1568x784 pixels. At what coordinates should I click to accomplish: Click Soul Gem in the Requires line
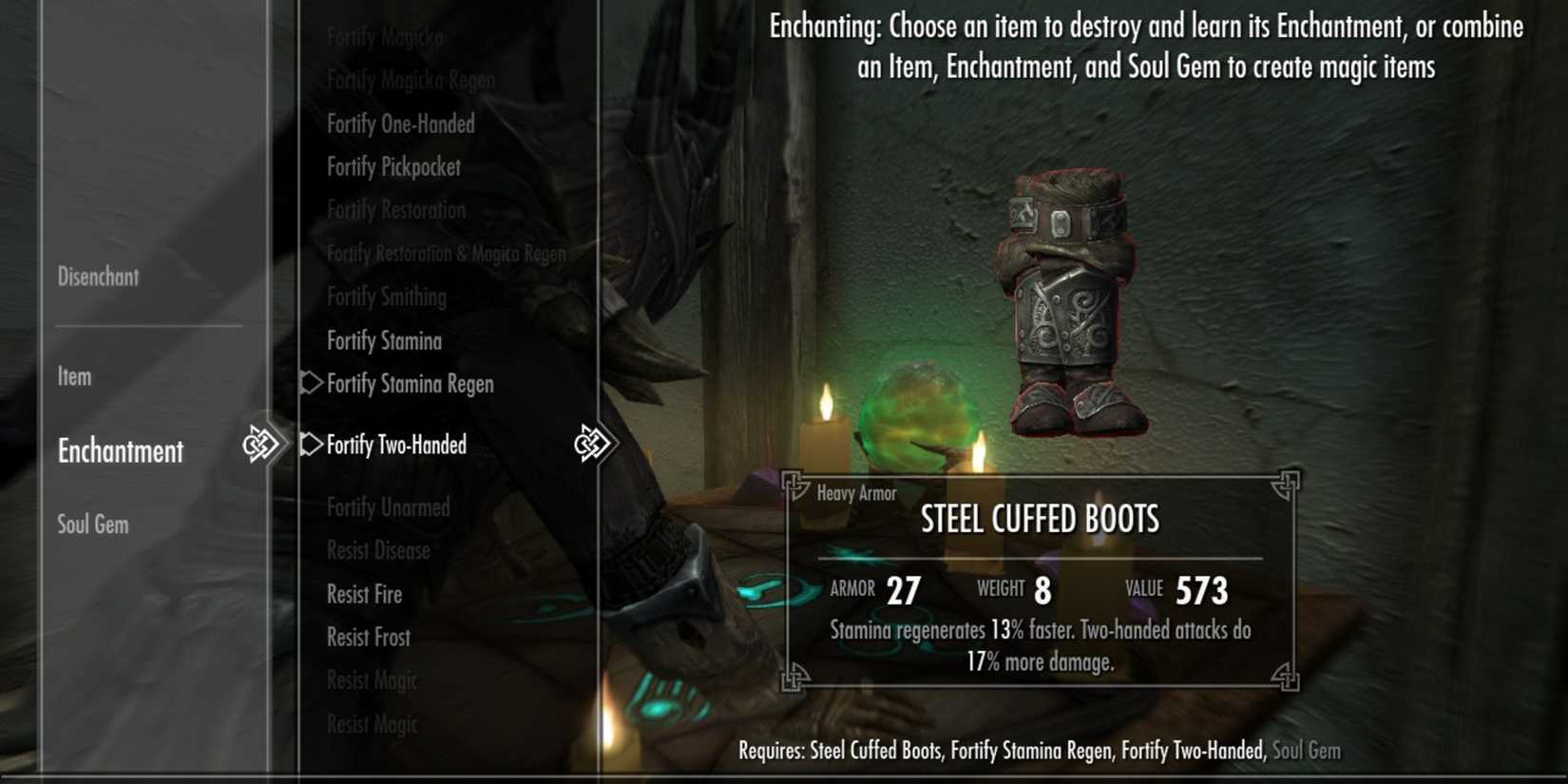1306,750
